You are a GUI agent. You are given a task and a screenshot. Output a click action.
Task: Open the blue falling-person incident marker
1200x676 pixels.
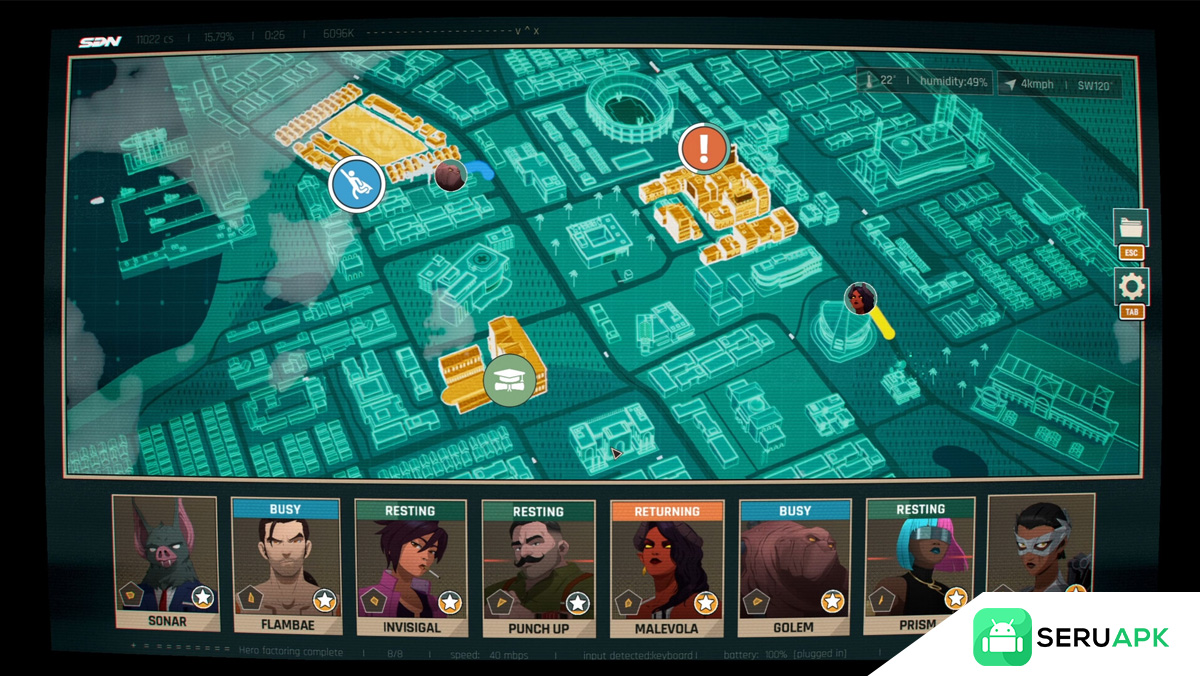pos(357,184)
